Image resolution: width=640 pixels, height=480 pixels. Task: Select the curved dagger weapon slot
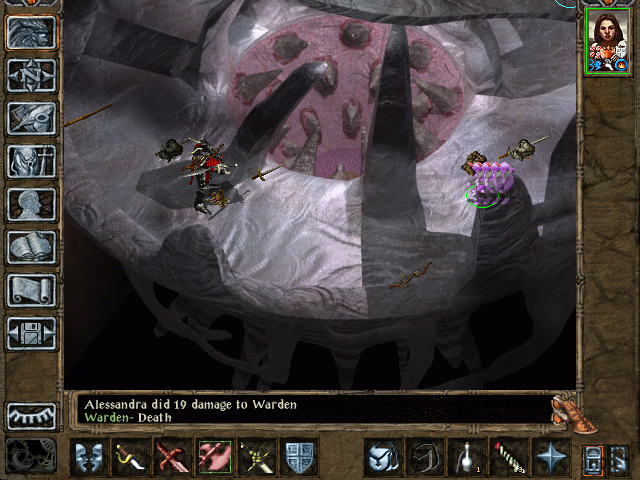(130, 456)
